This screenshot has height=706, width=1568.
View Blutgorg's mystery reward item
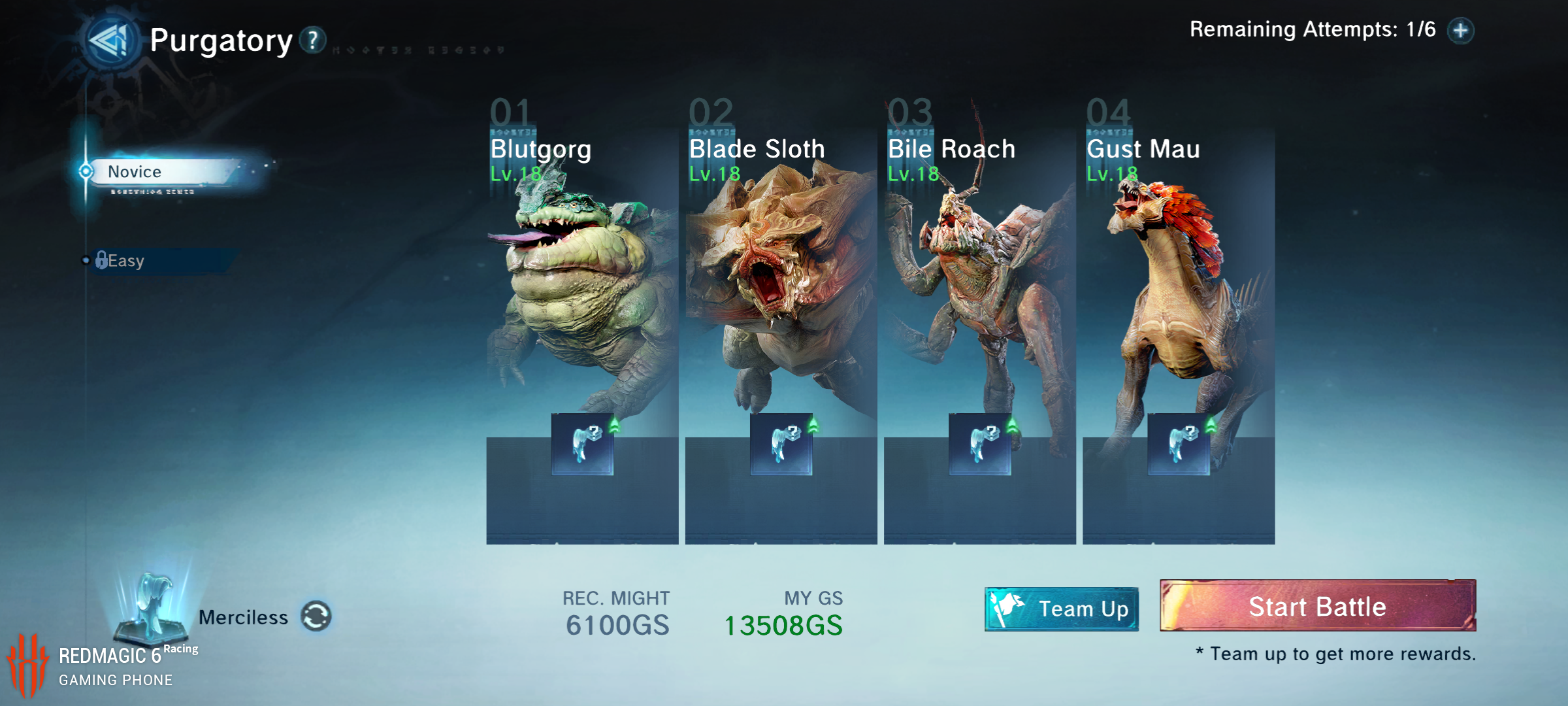(582, 444)
